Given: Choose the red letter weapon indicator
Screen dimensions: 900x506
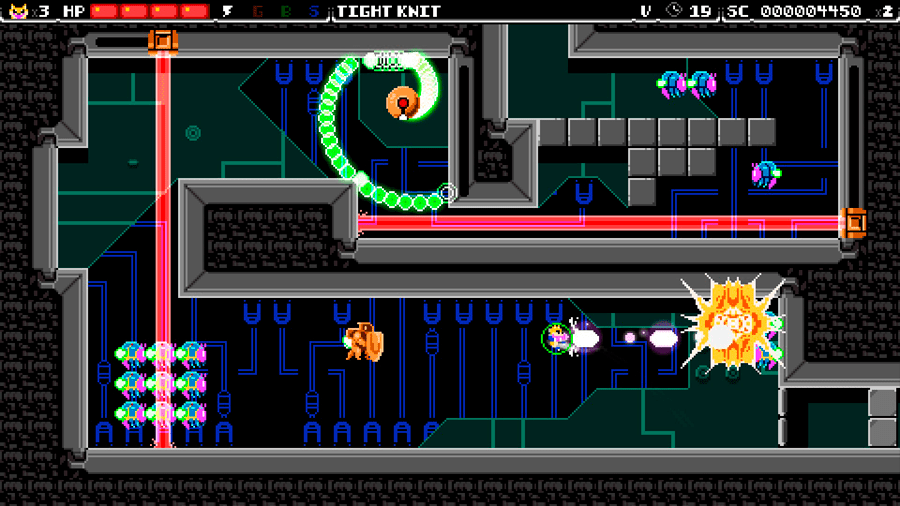Looking at the screenshot, I should click(258, 11).
